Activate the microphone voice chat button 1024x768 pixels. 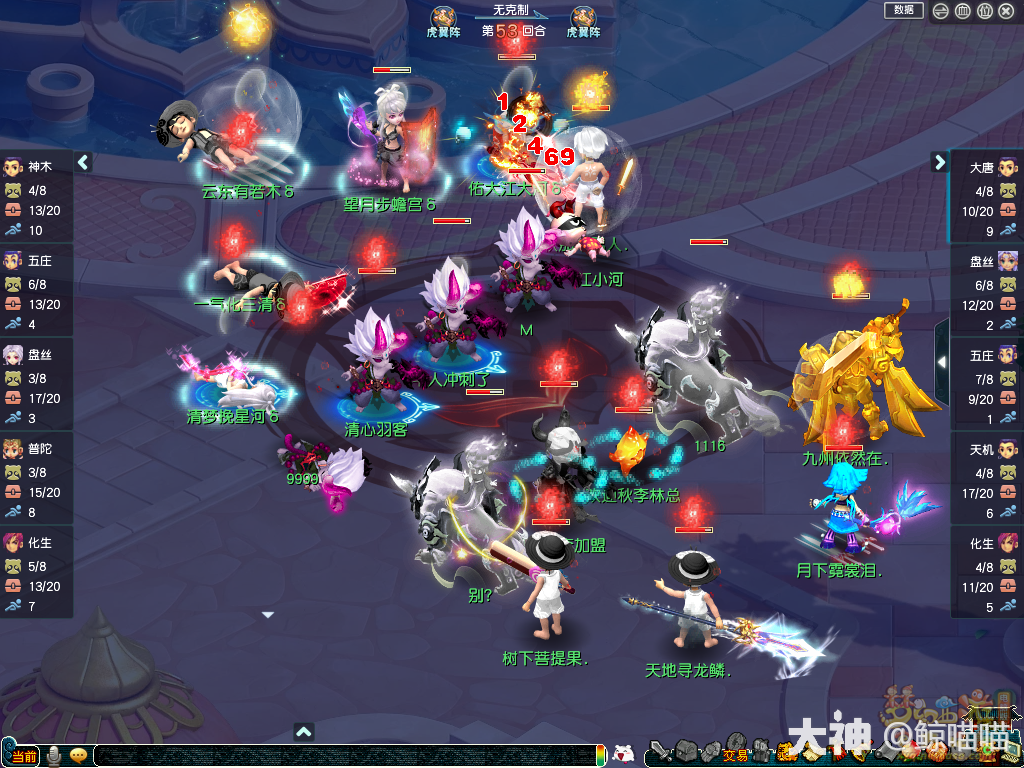point(53,755)
